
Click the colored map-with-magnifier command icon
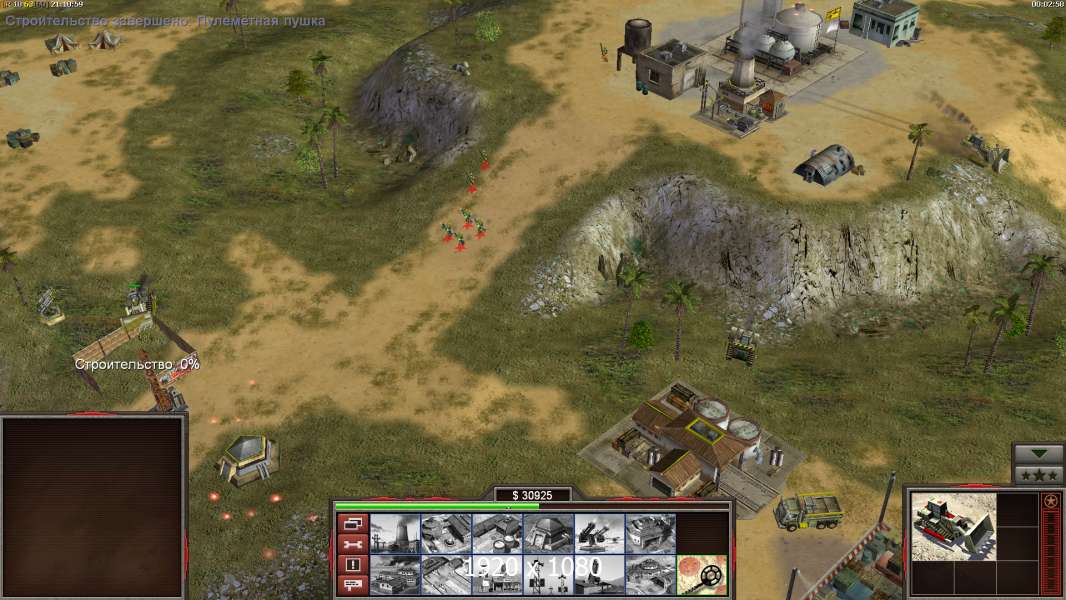coord(701,575)
